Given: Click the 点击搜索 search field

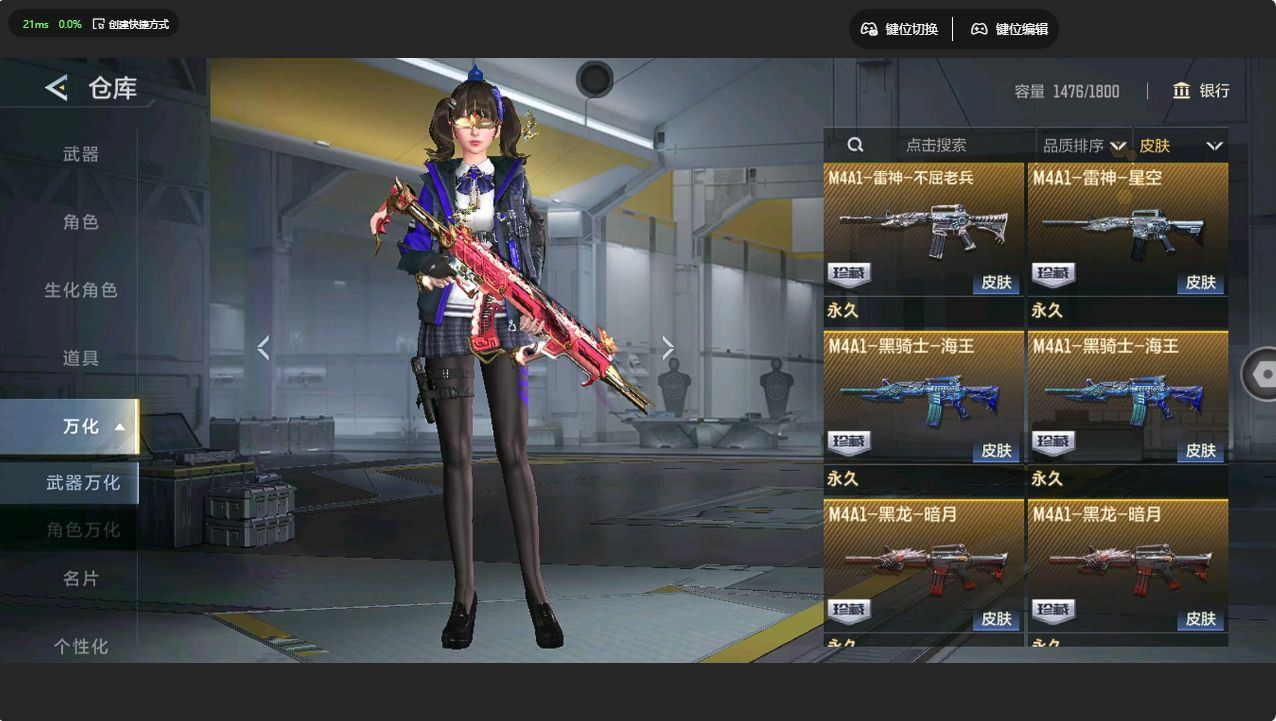Looking at the screenshot, I should click(936, 145).
